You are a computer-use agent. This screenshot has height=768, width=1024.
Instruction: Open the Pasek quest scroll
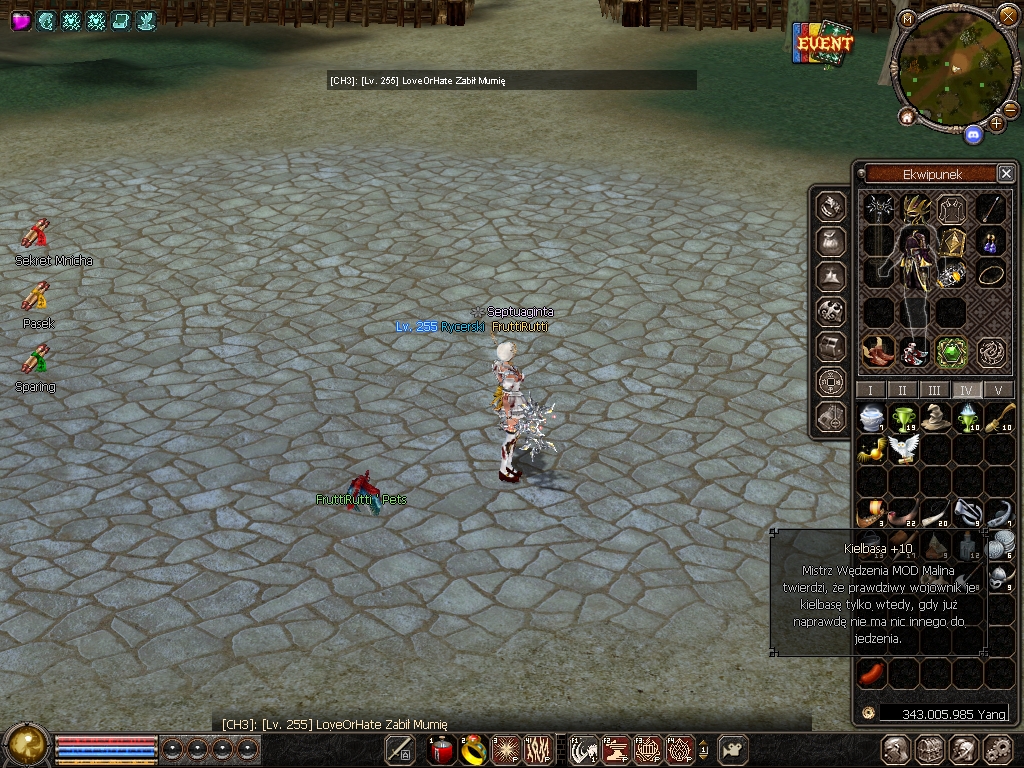click(36, 297)
